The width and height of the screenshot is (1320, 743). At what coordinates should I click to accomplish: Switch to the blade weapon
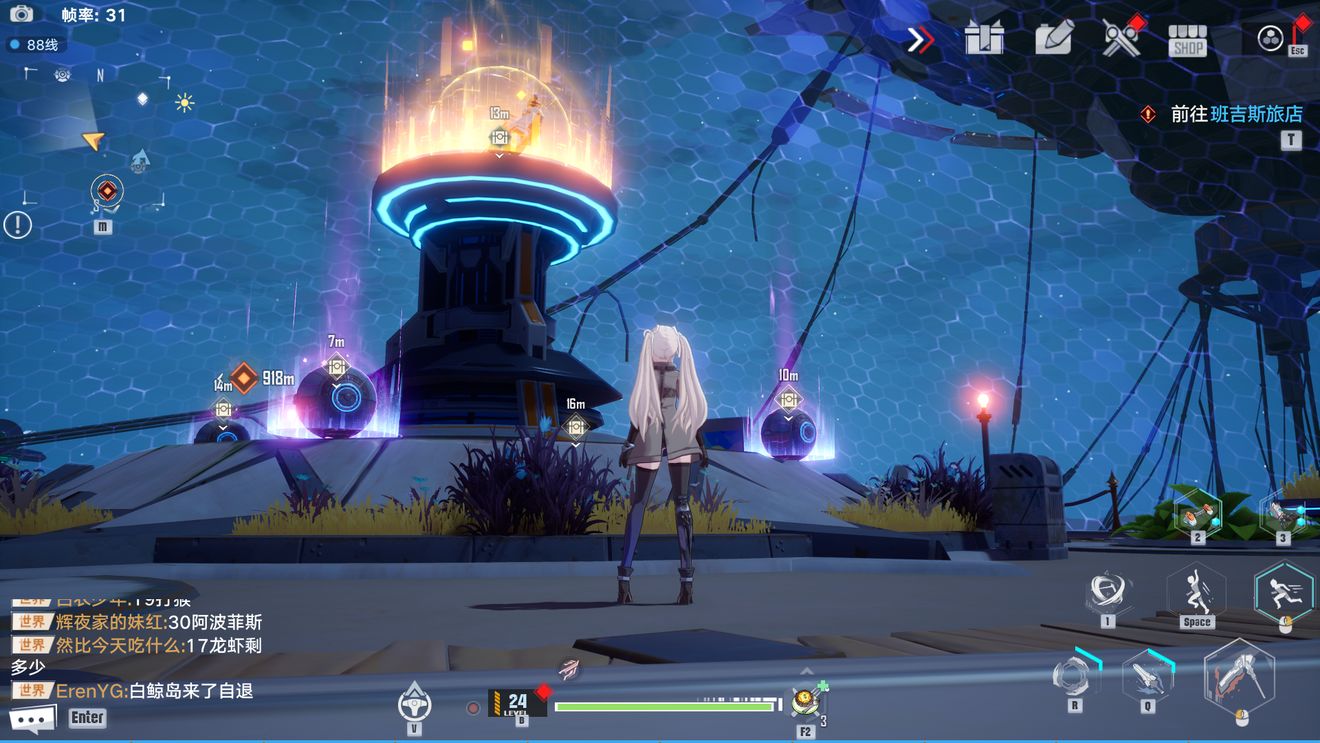pos(1148,676)
